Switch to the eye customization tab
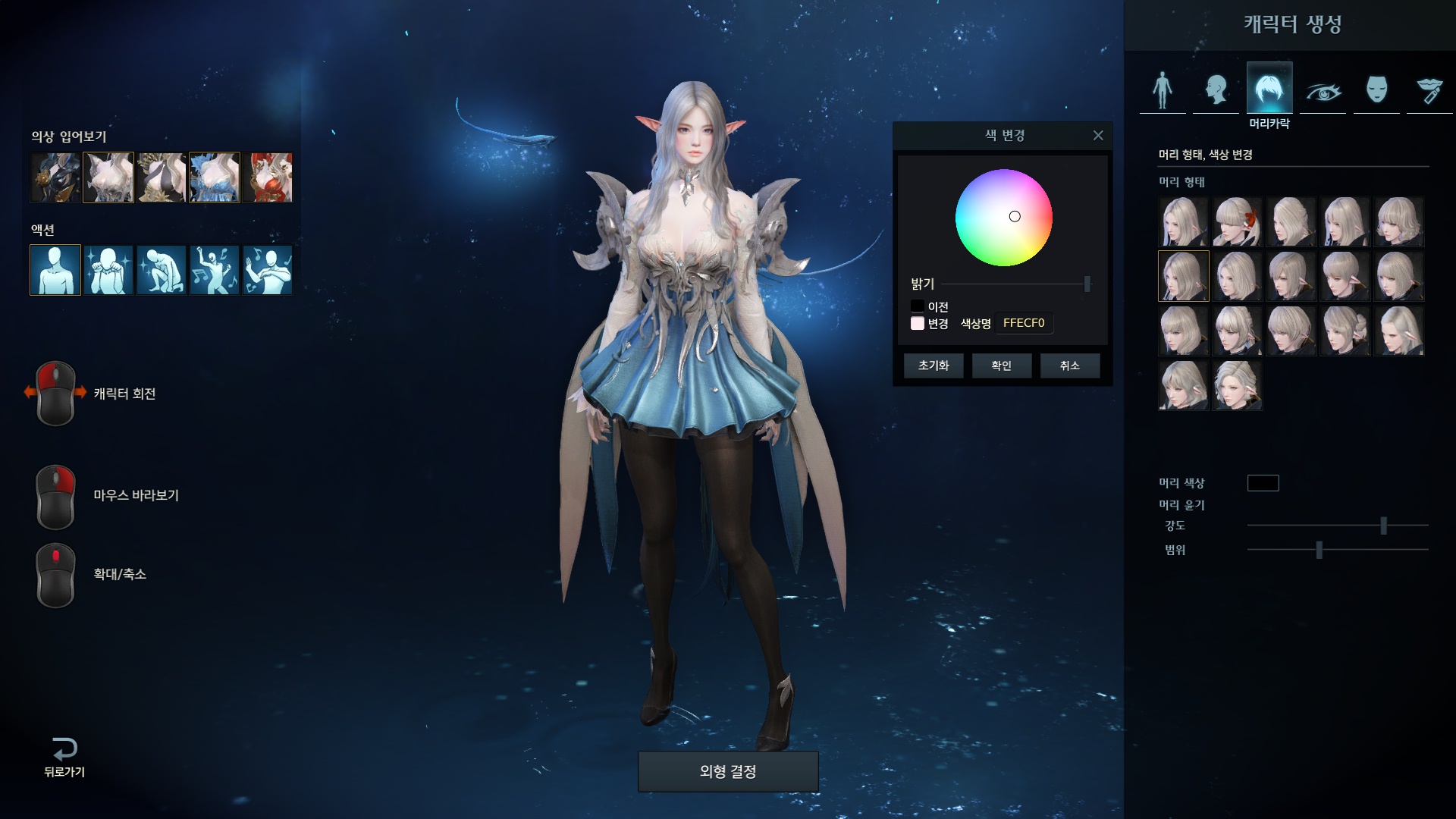Viewport: 1456px width, 819px height. click(1323, 91)
